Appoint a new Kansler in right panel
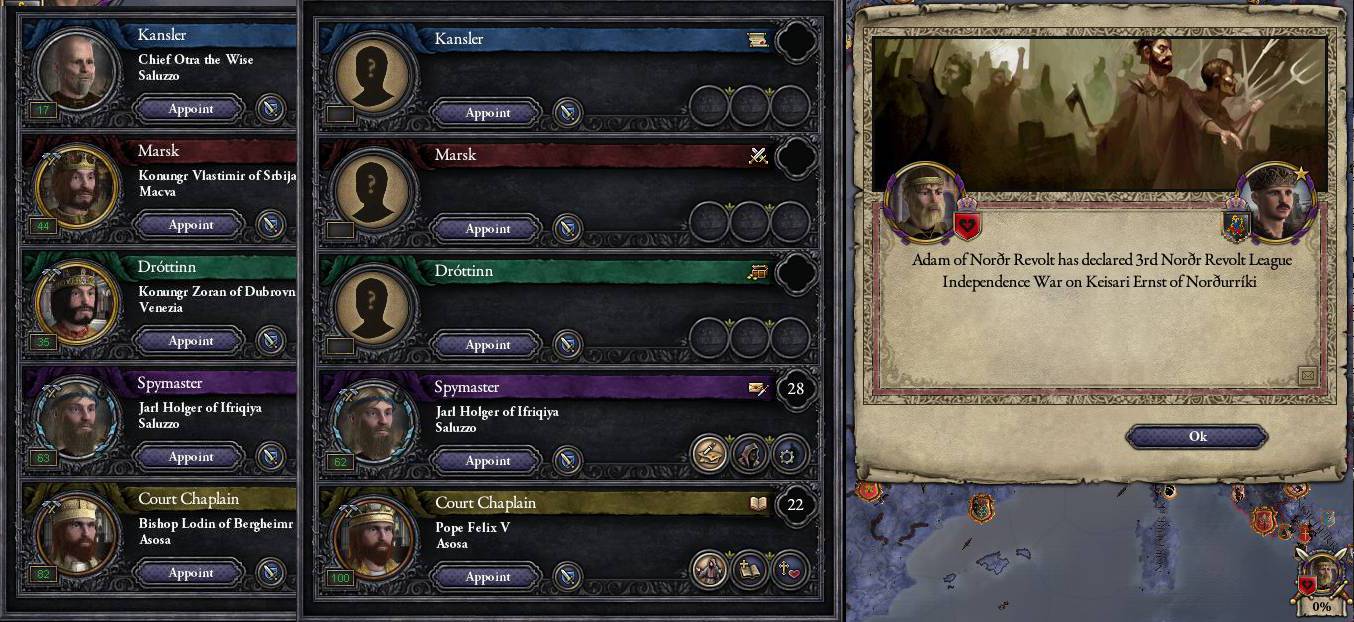Image resolution: width=1354 pixels, height=622 pixels. coord(488,113)
